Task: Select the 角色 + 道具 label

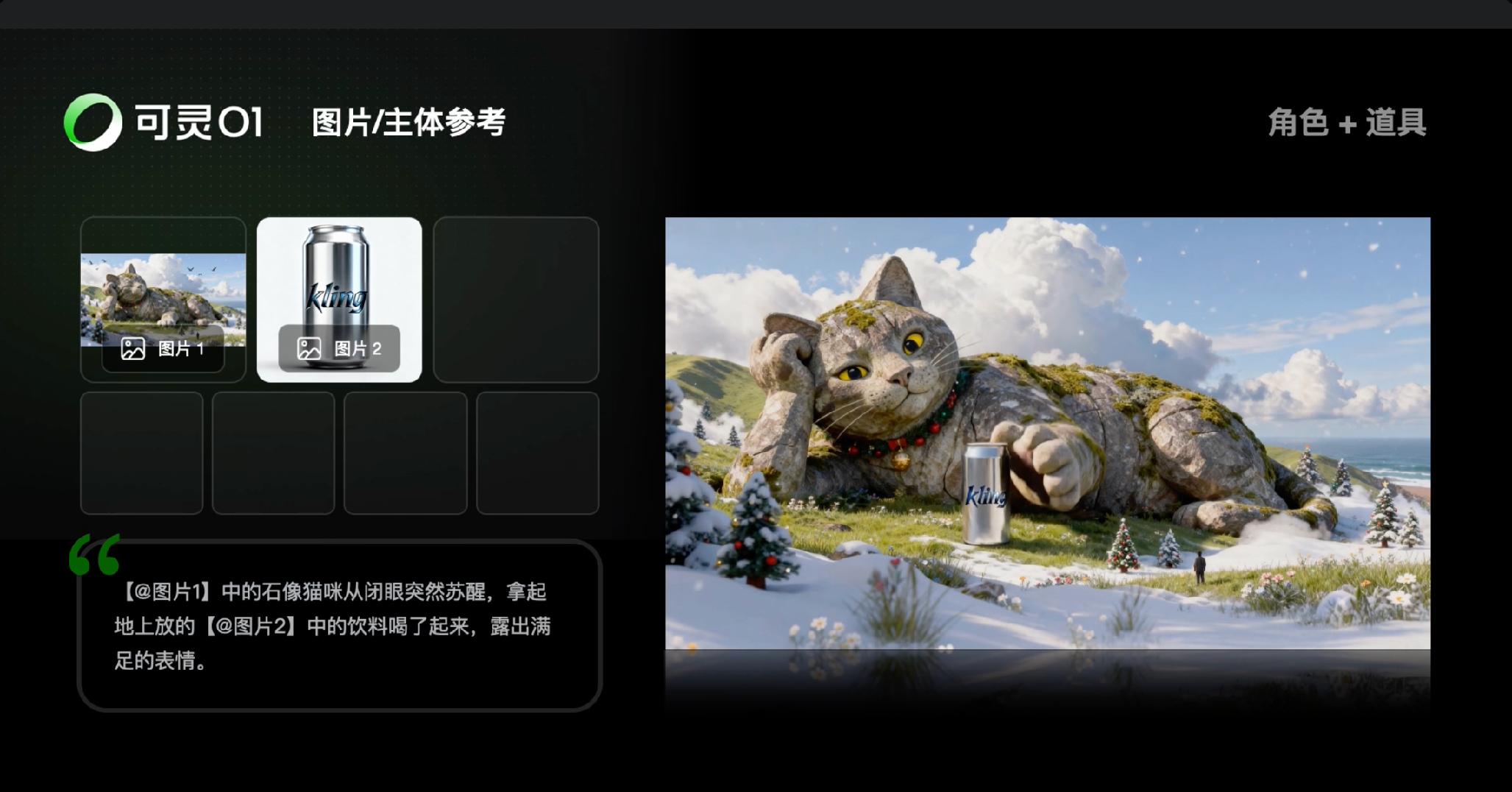Action: click(1346, 122)
